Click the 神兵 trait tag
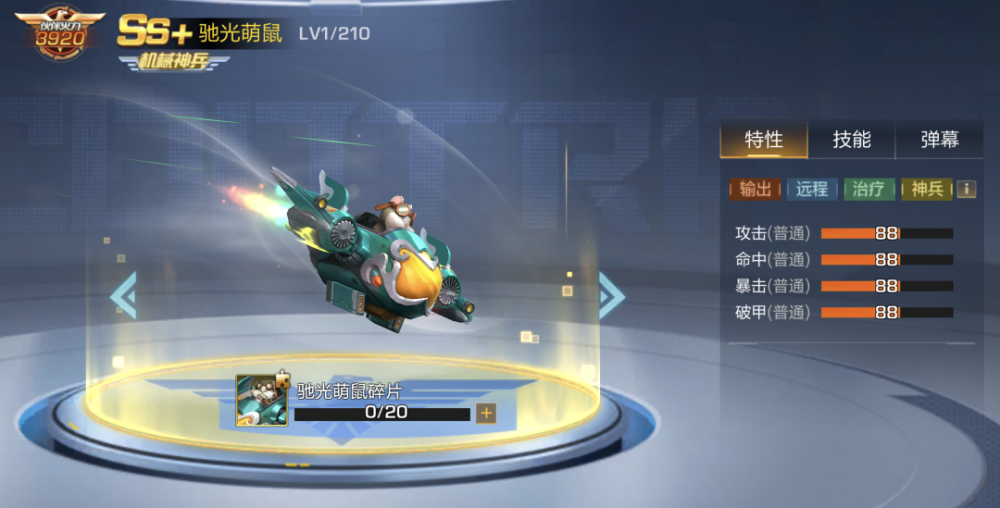1000x508 pixels. pyautogui.click(x=926, y=189)
